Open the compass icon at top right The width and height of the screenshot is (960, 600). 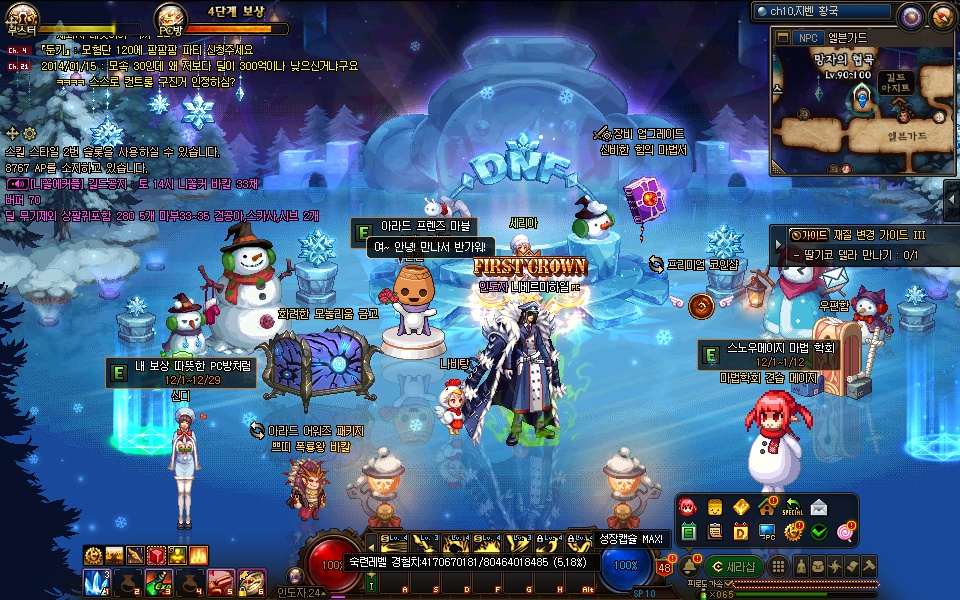tap(910, 15)
